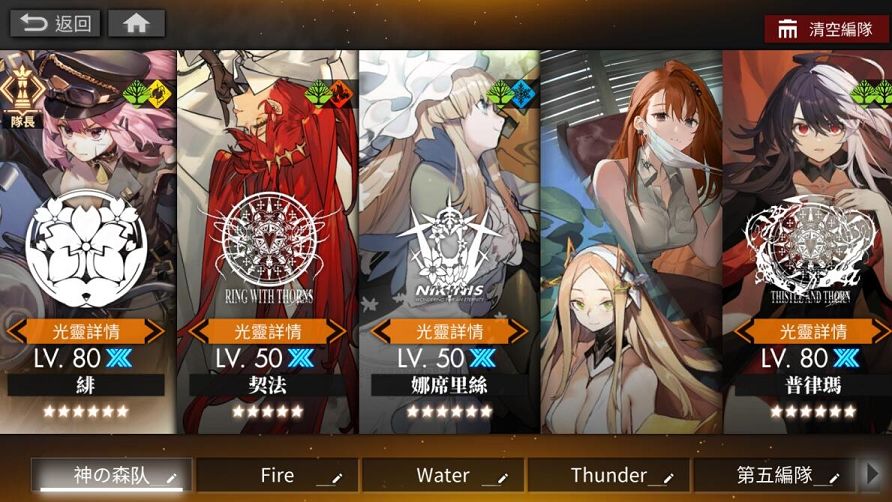Screen dimensions: 892x502
Task: Go back using the 返回 button
Action: point(55,23)
